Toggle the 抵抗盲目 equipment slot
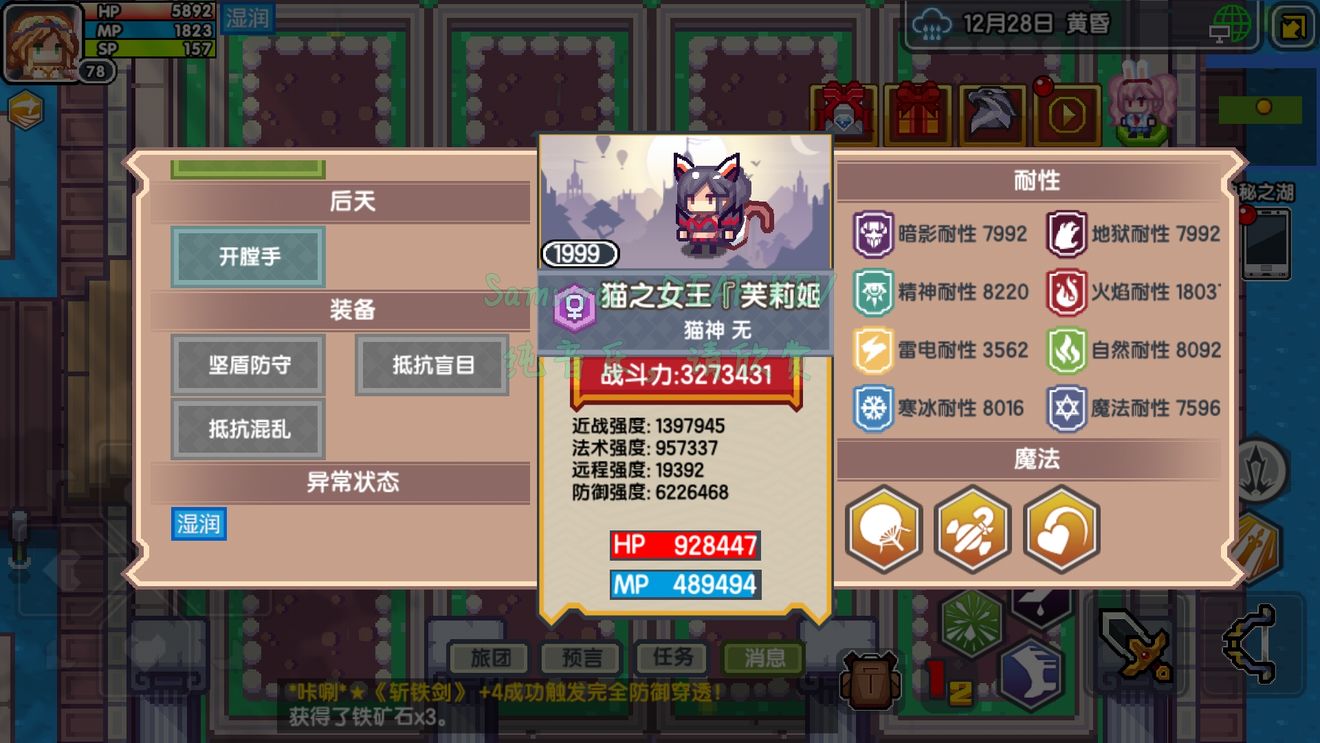The width and height of the screenshot is (1320, 743). pos(432,365)
